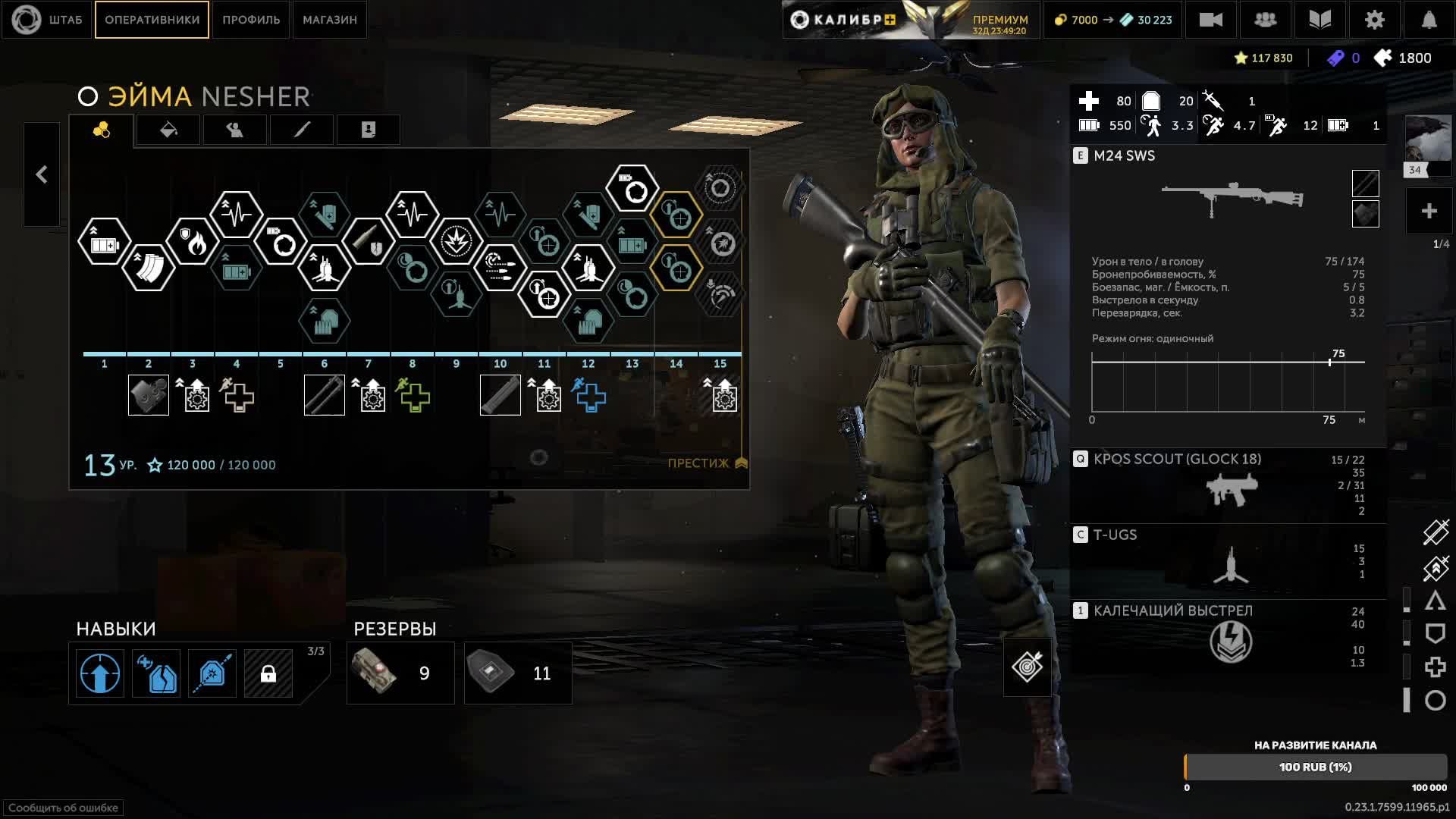The width and height of the screenshot is (1456, 819).
Task: Choose the reserve item with count 11
Action: [x=518, y=673]
